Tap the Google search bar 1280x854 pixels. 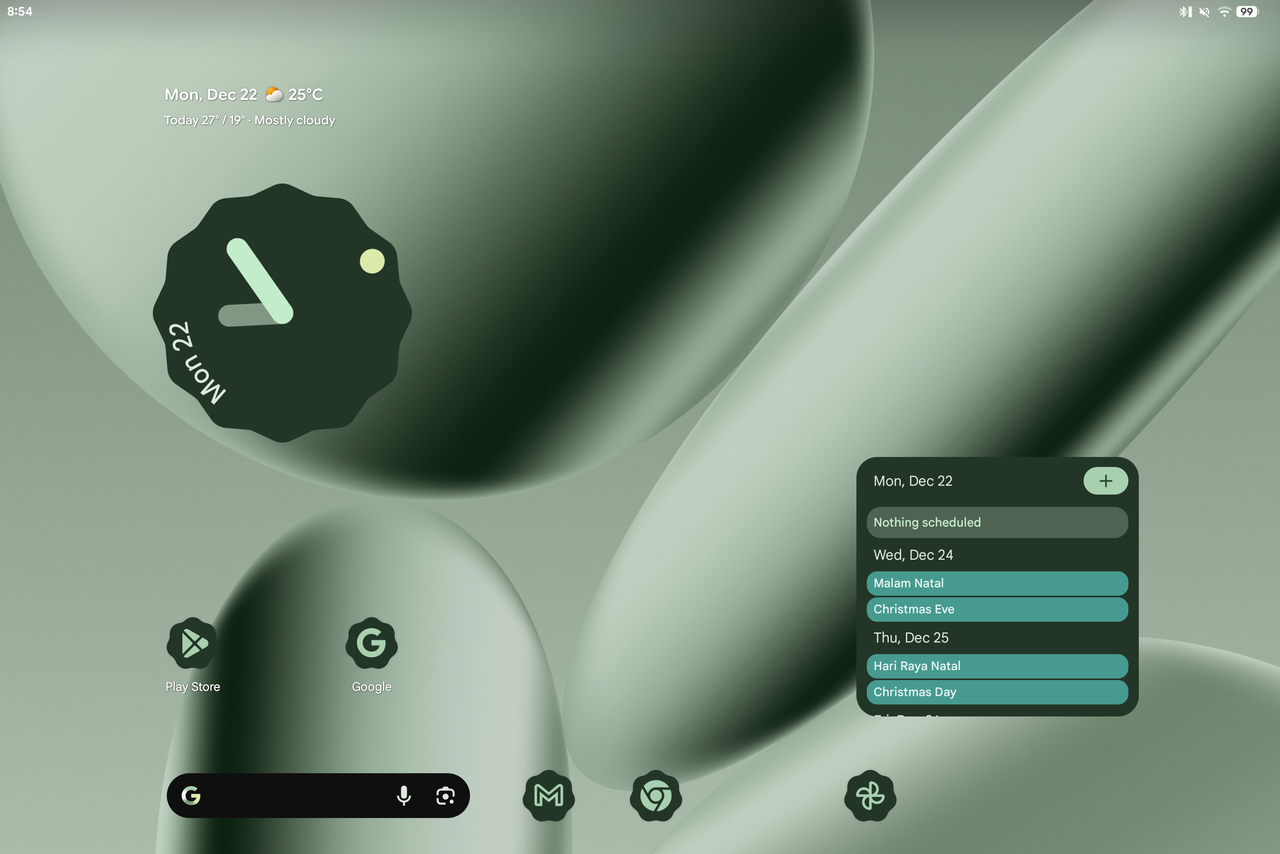pyautogui.click(x=290, y=796)
